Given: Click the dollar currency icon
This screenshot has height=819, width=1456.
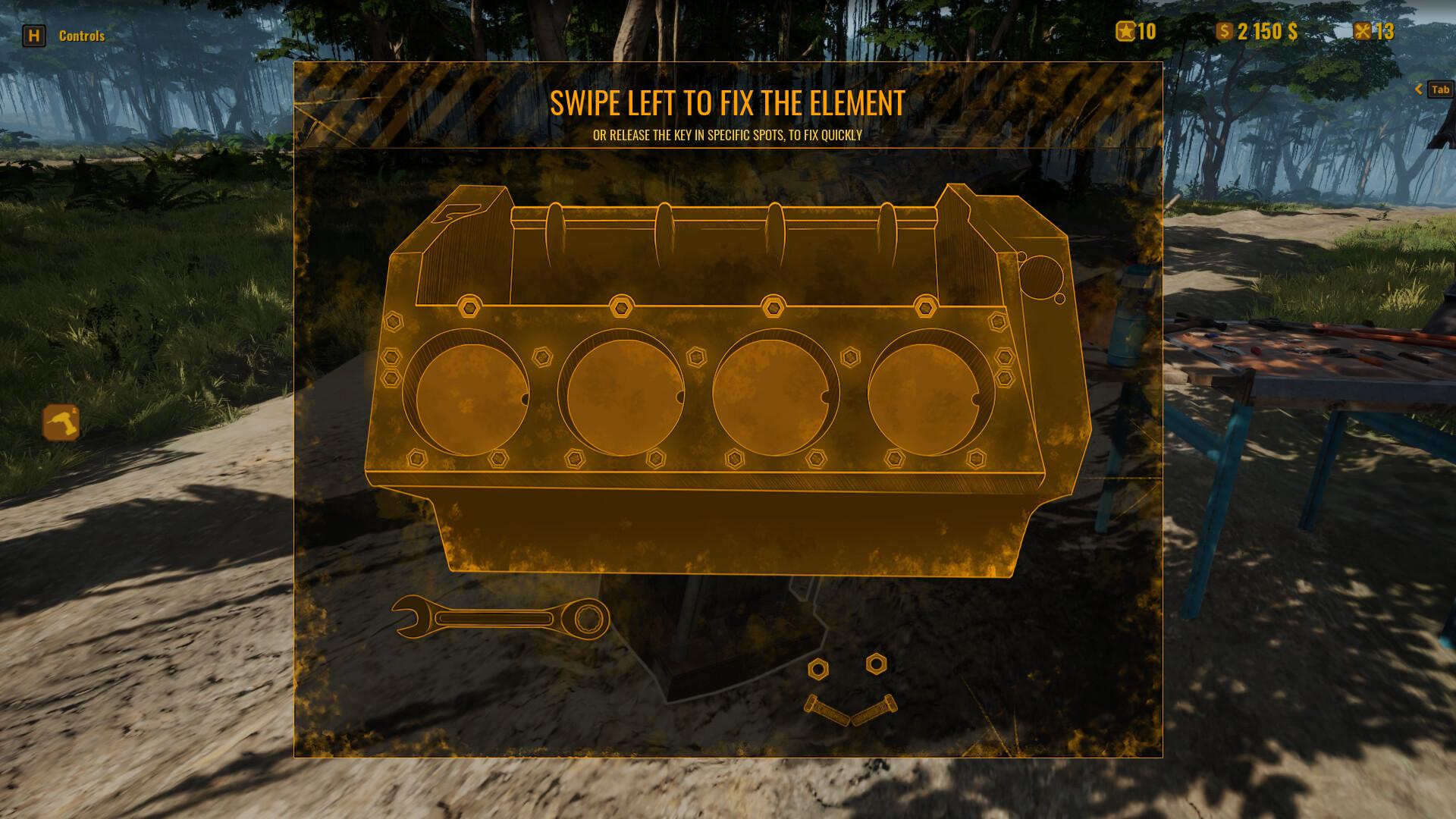Looking at the screenshot, I should (x=1226, y=31).
